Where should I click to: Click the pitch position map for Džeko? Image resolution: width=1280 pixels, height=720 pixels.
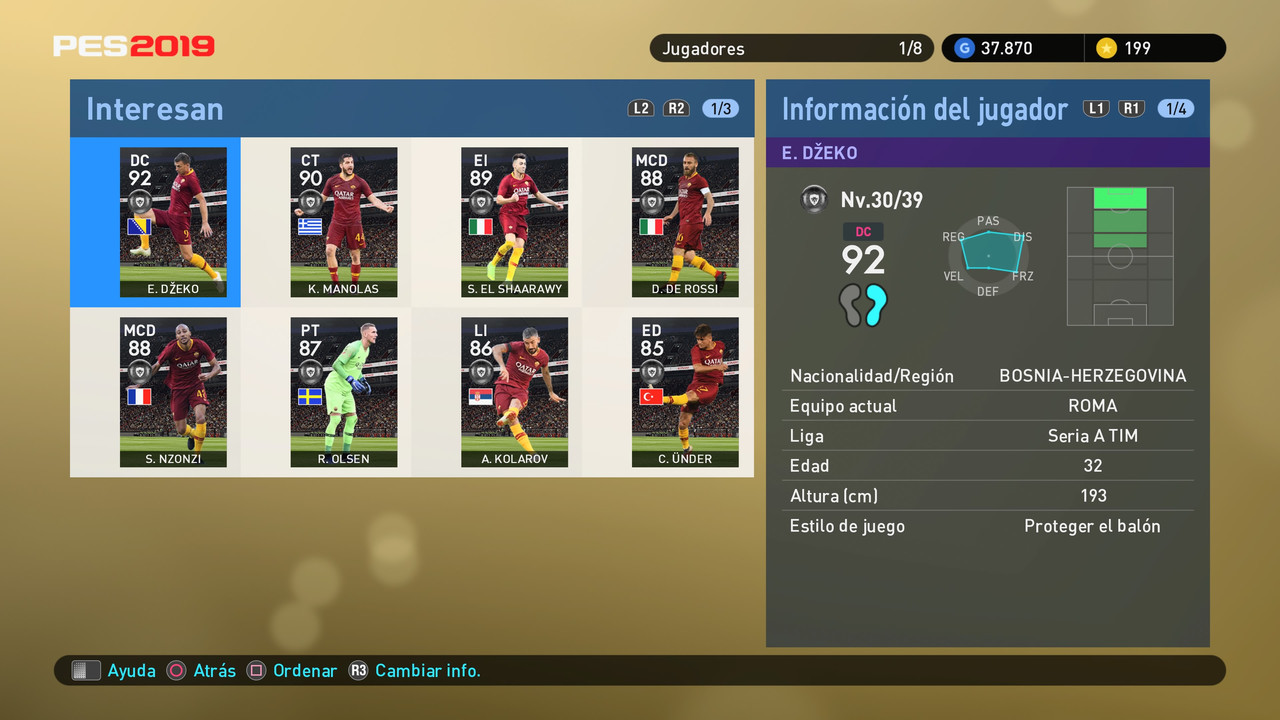tap(1120, 256)
